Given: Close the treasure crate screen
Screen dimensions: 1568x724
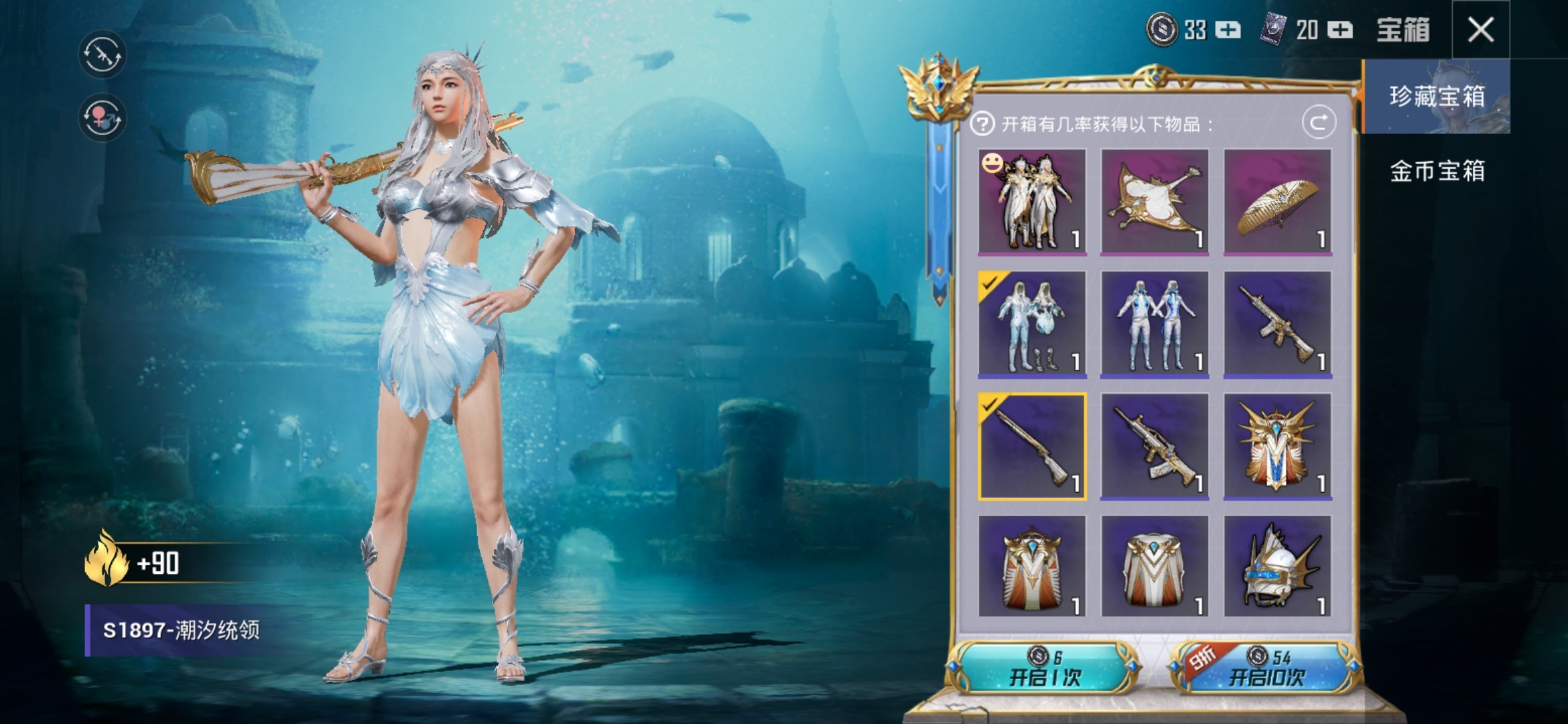Looking at the screenshot, I should click(1480, 30).
